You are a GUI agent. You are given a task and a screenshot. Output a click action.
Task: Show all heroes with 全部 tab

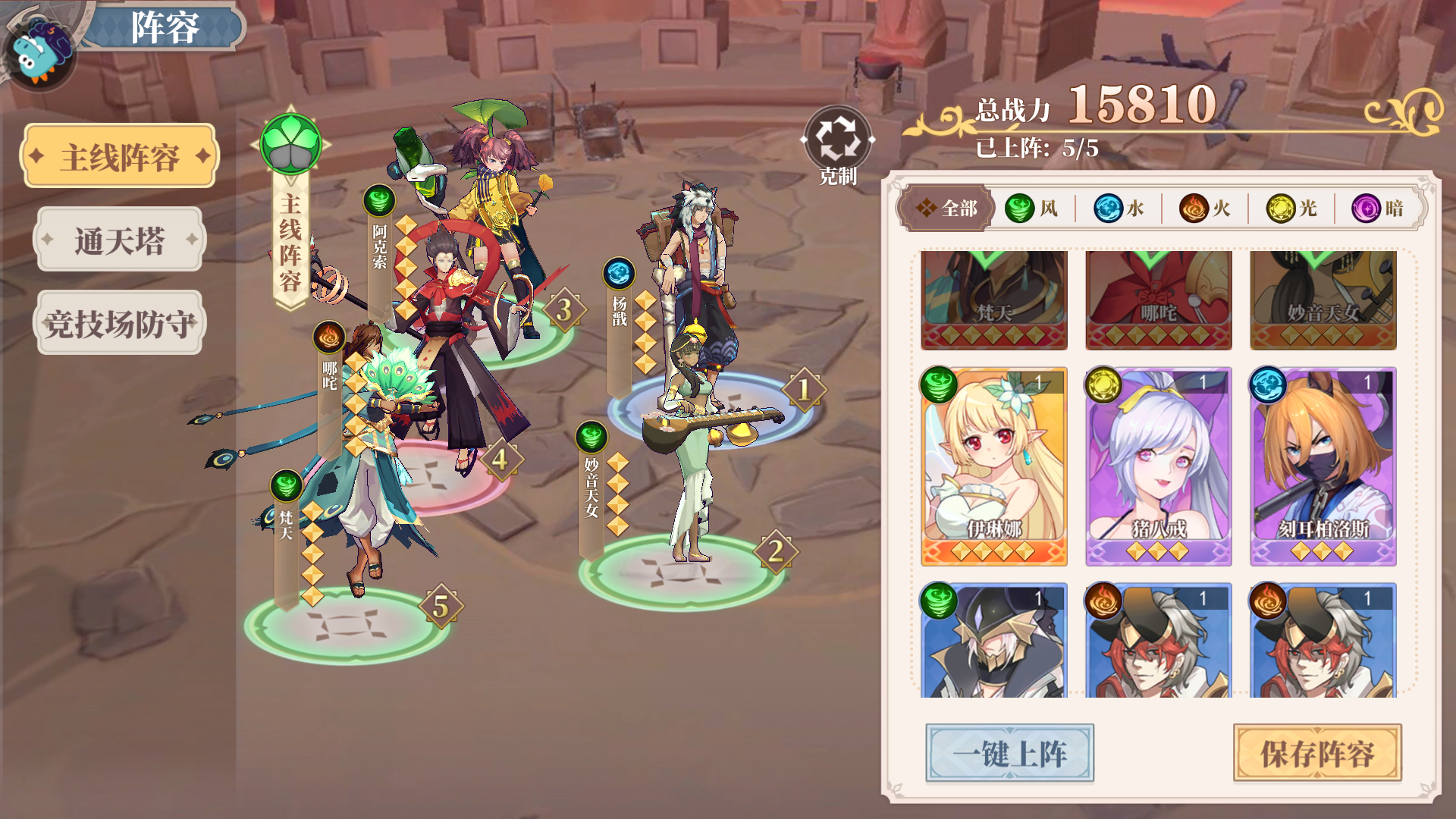946,208
